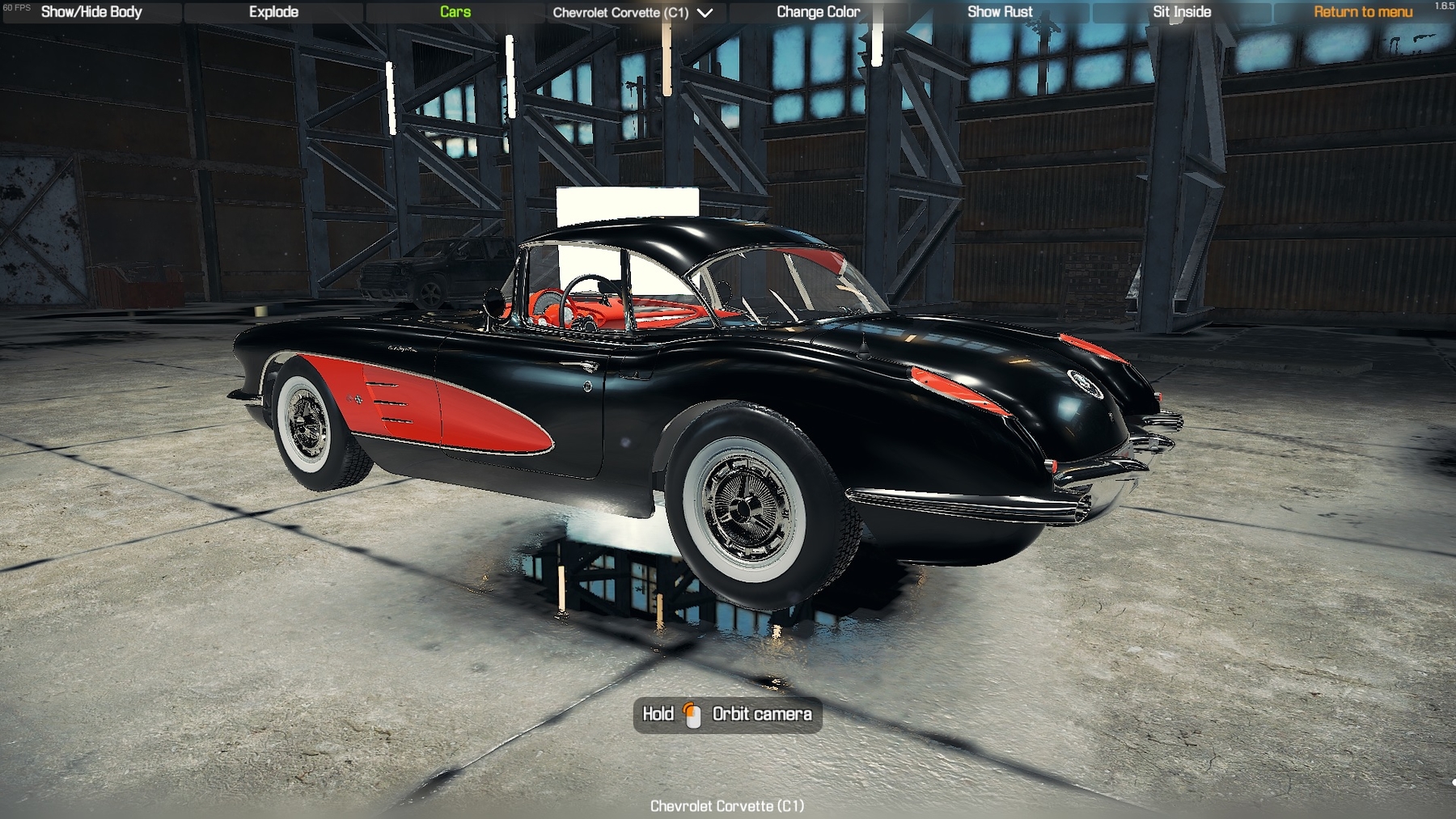The image size is (1456, 819).
Task: Choose Change Color in the top bar
Action: click(x=818, y=12)
